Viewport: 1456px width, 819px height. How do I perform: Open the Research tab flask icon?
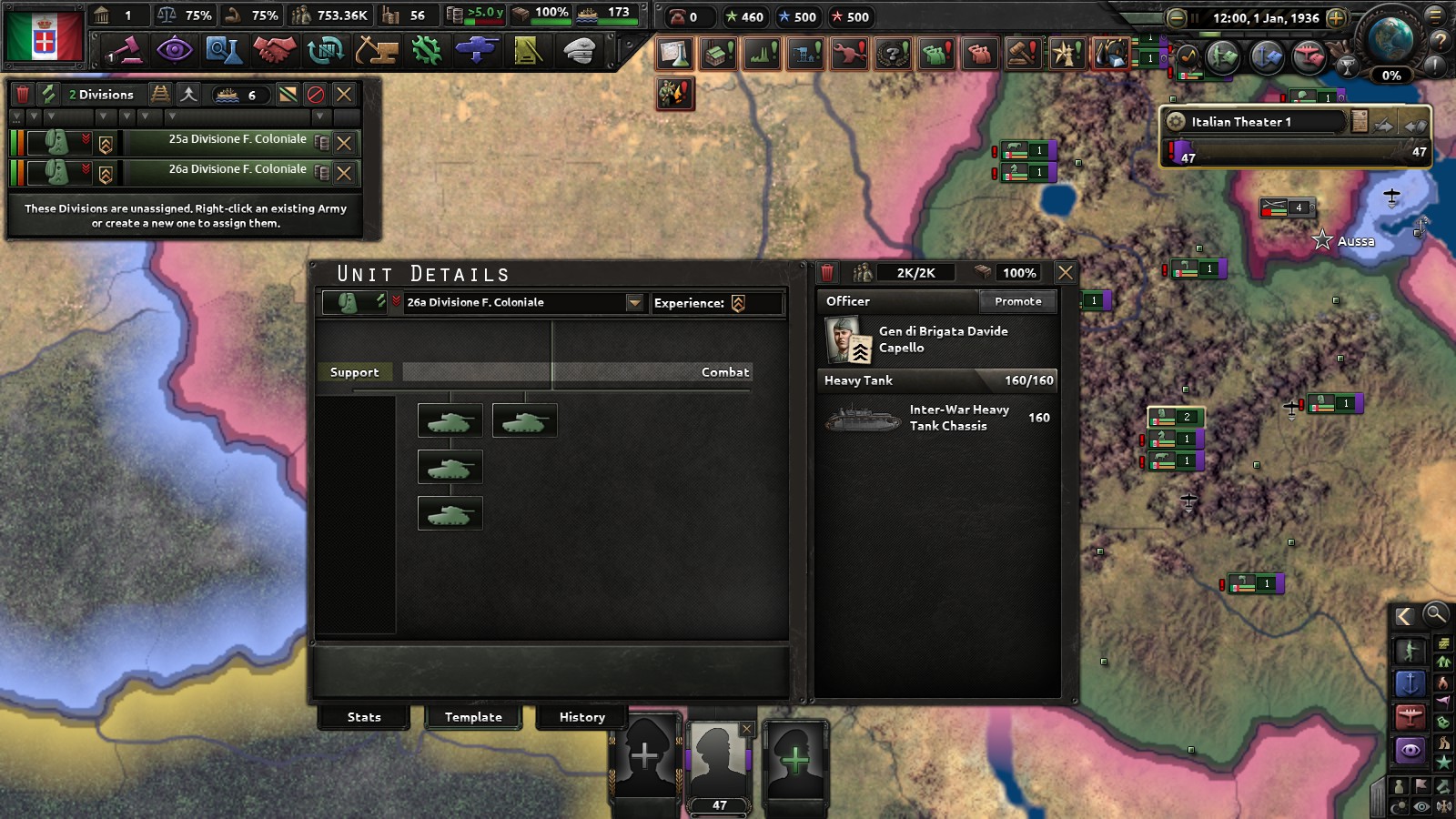[x=227, y=50]
